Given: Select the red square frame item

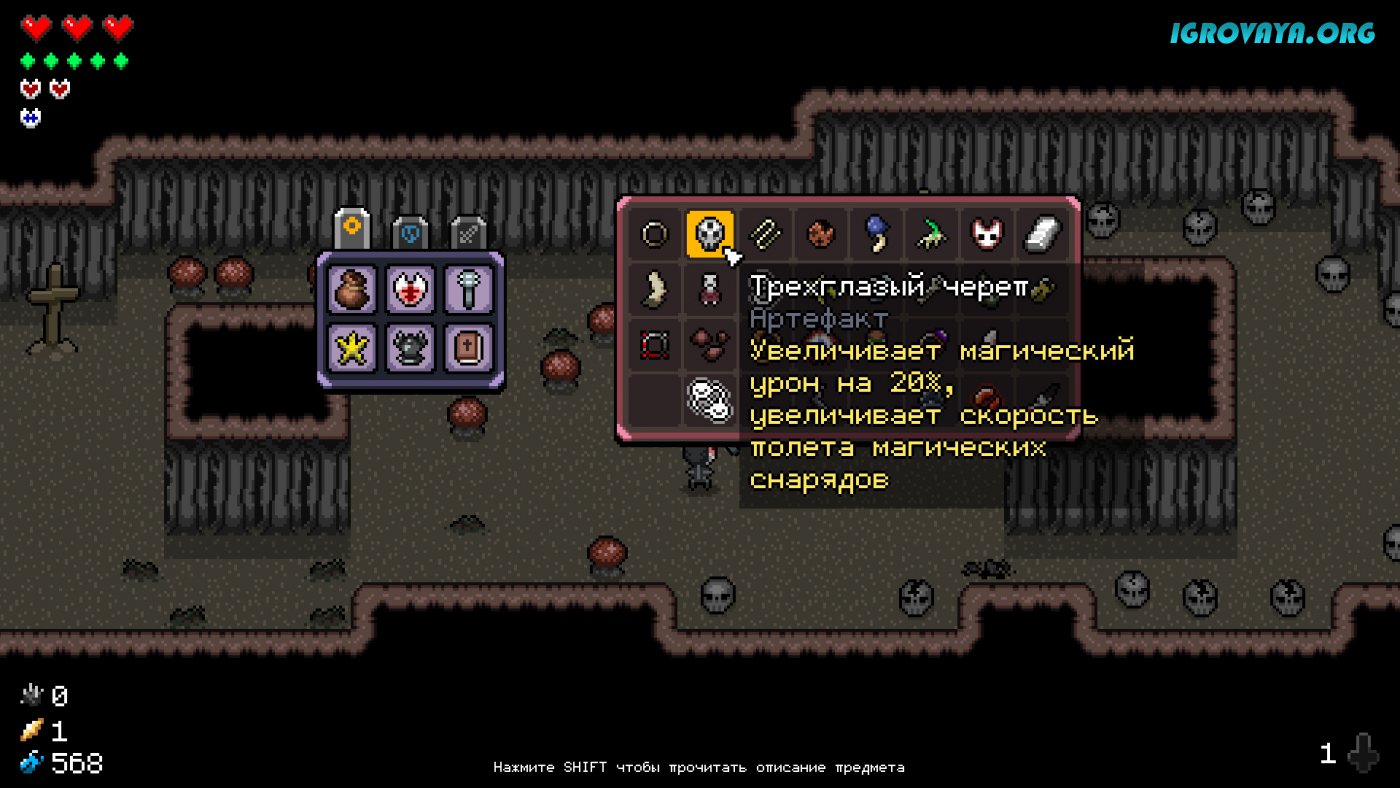Looking at the screenshot, I should (x=655, y=345).
